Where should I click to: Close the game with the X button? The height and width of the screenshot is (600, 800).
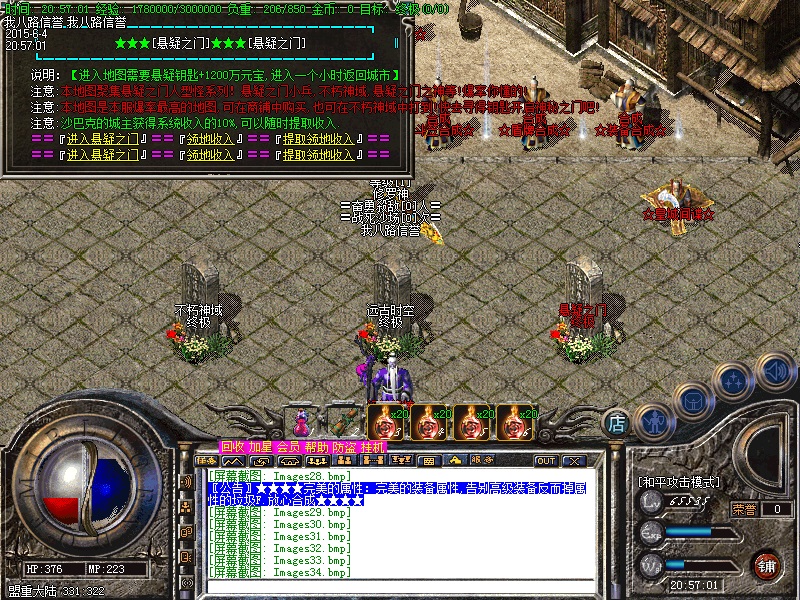pyautogui.click(x=573, y=461)
